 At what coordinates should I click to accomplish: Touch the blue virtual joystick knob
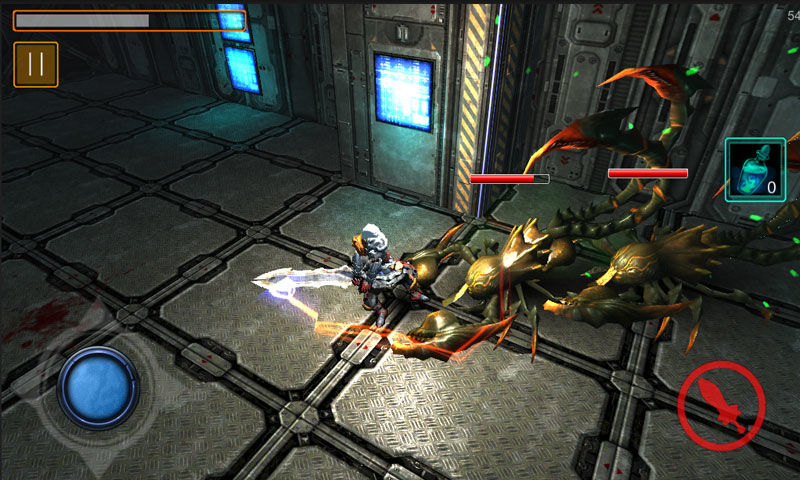98,387
